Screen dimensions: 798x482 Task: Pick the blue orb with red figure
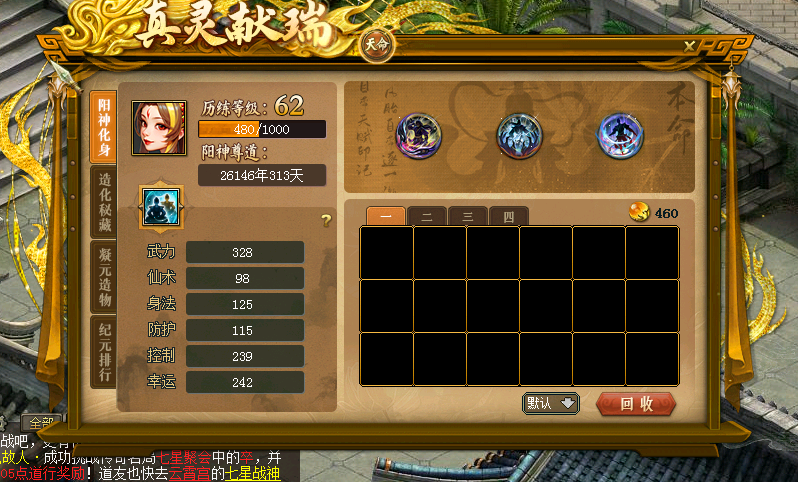click(618, 135)
